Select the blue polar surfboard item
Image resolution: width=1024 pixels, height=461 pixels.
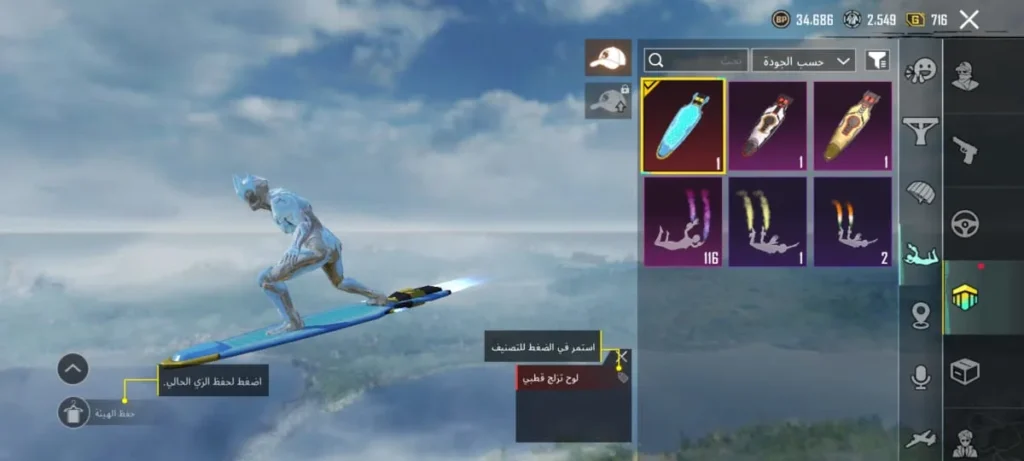point(684,125)
